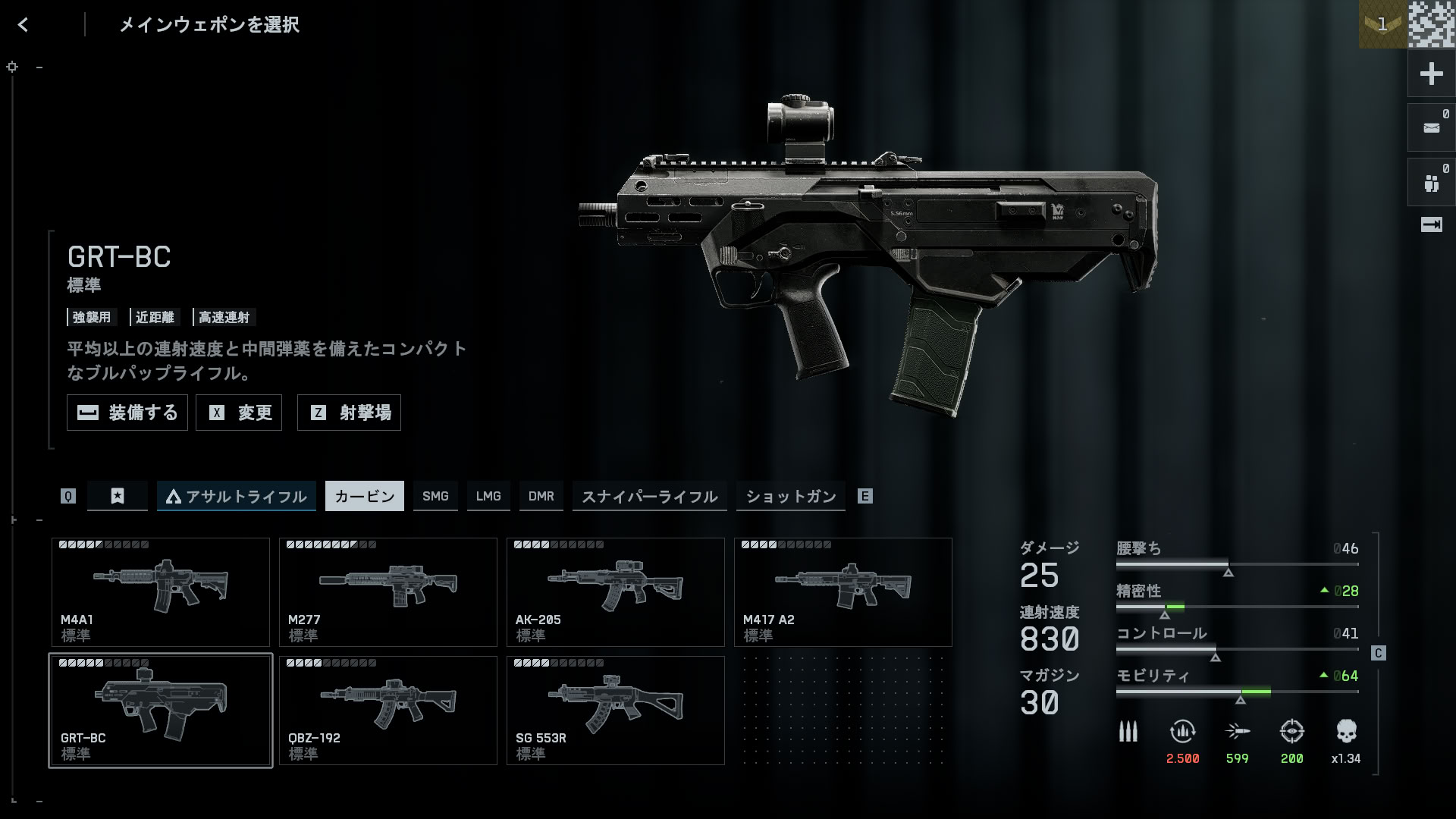Switch to the アサルトライフル tab
1456x819 pixels.
(x=236, y=496)
